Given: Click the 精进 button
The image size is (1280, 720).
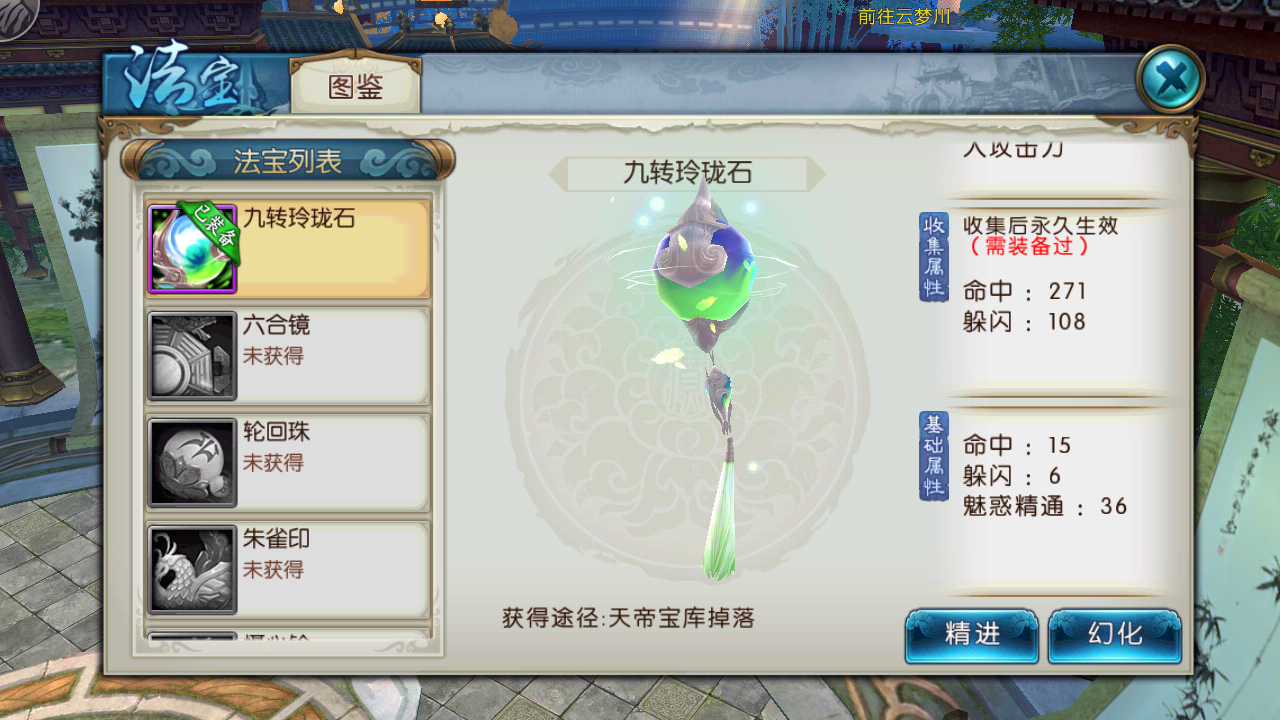Looking at the screenshot, I should 971,635.
